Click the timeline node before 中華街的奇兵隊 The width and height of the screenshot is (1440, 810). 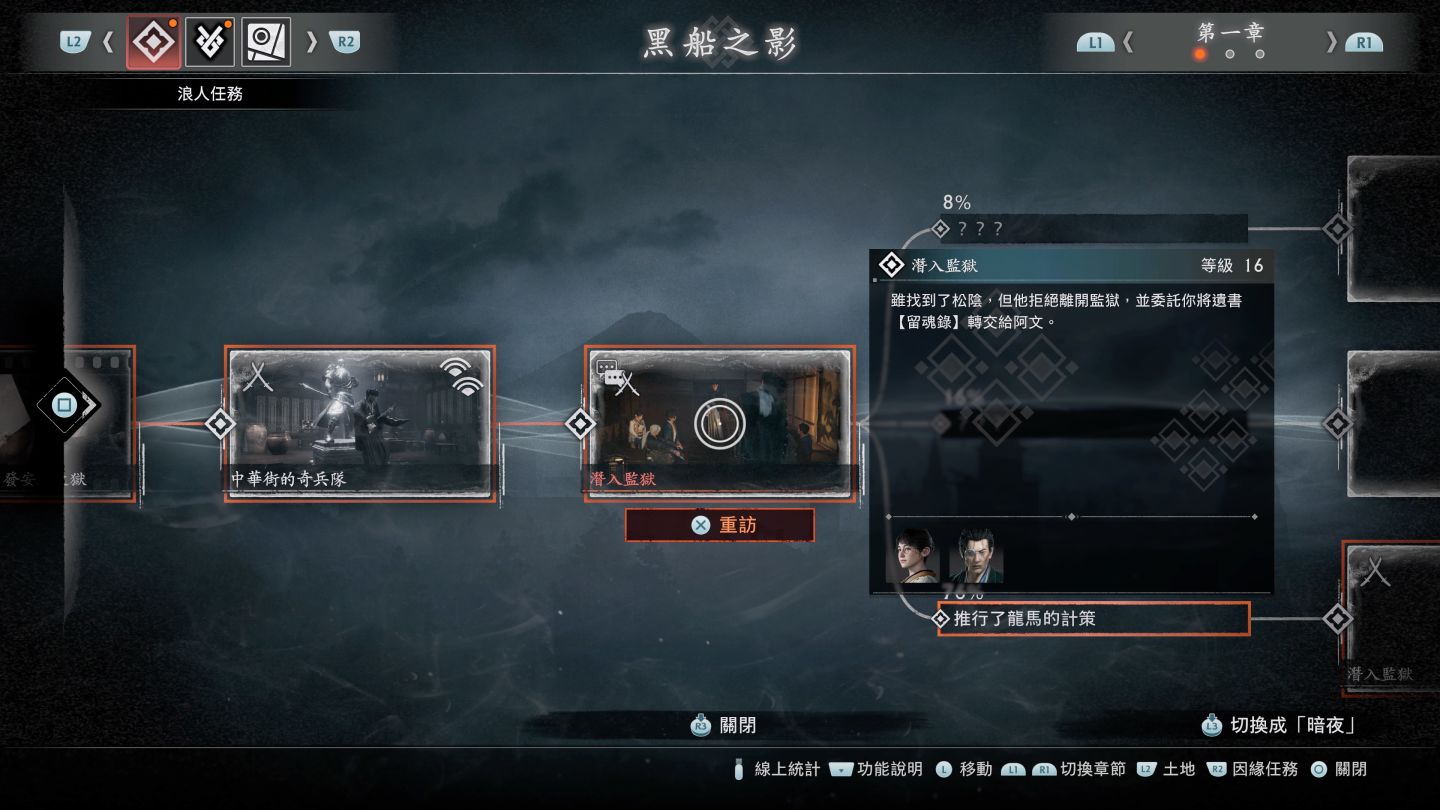click(221, 423)
